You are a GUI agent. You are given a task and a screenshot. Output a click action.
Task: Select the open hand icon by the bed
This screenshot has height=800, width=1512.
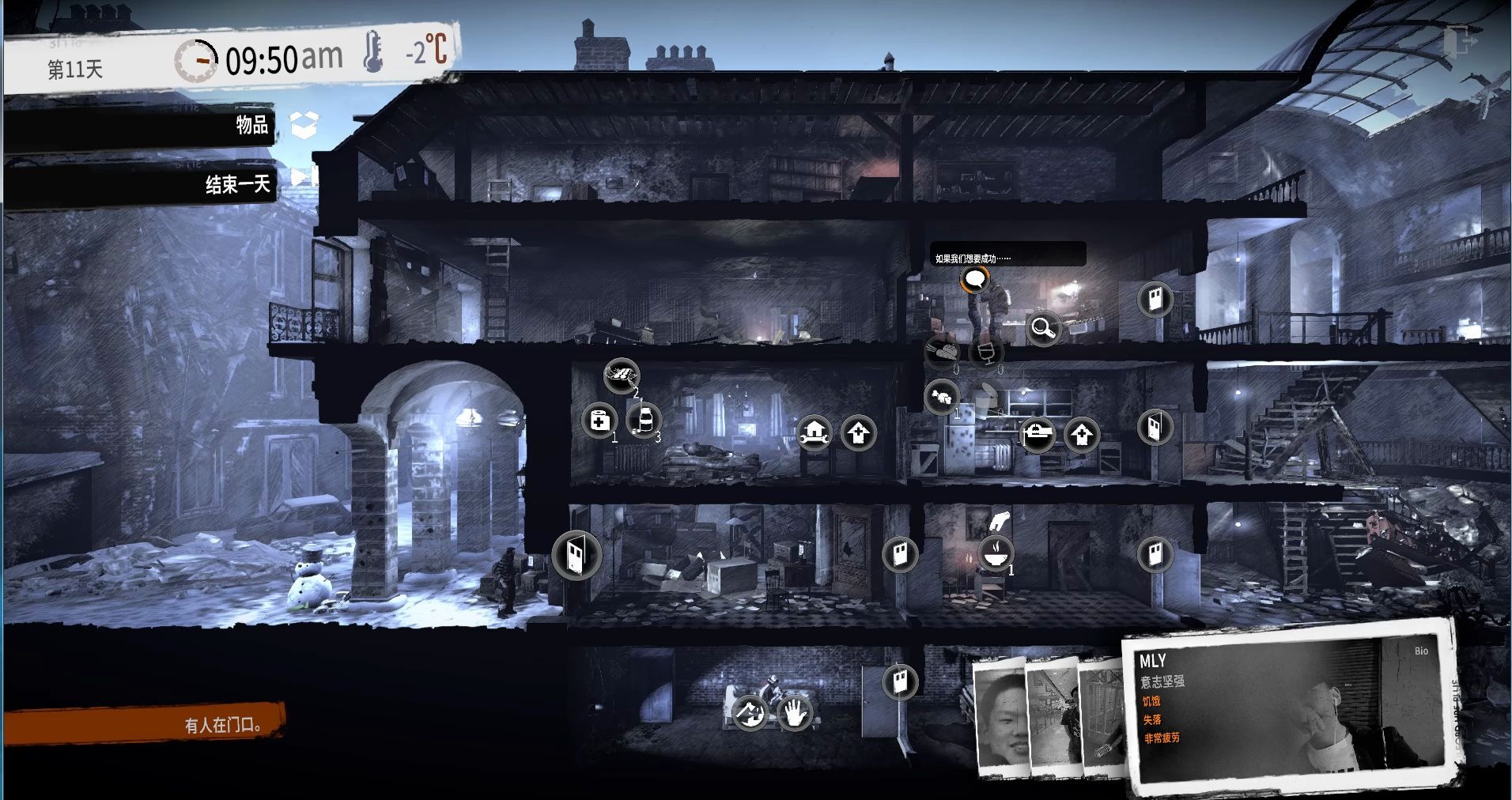[795, 714]
